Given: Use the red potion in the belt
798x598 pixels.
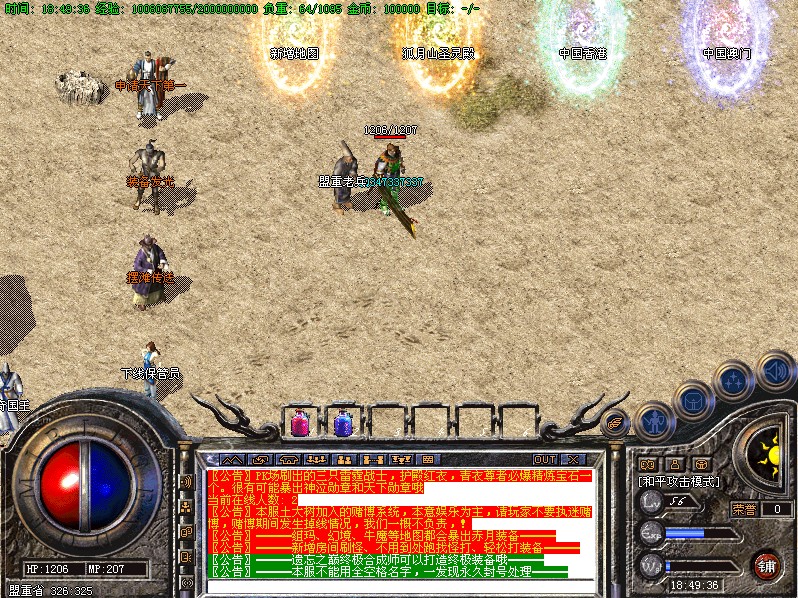Looking at the screenshot, I should point(300,424).
